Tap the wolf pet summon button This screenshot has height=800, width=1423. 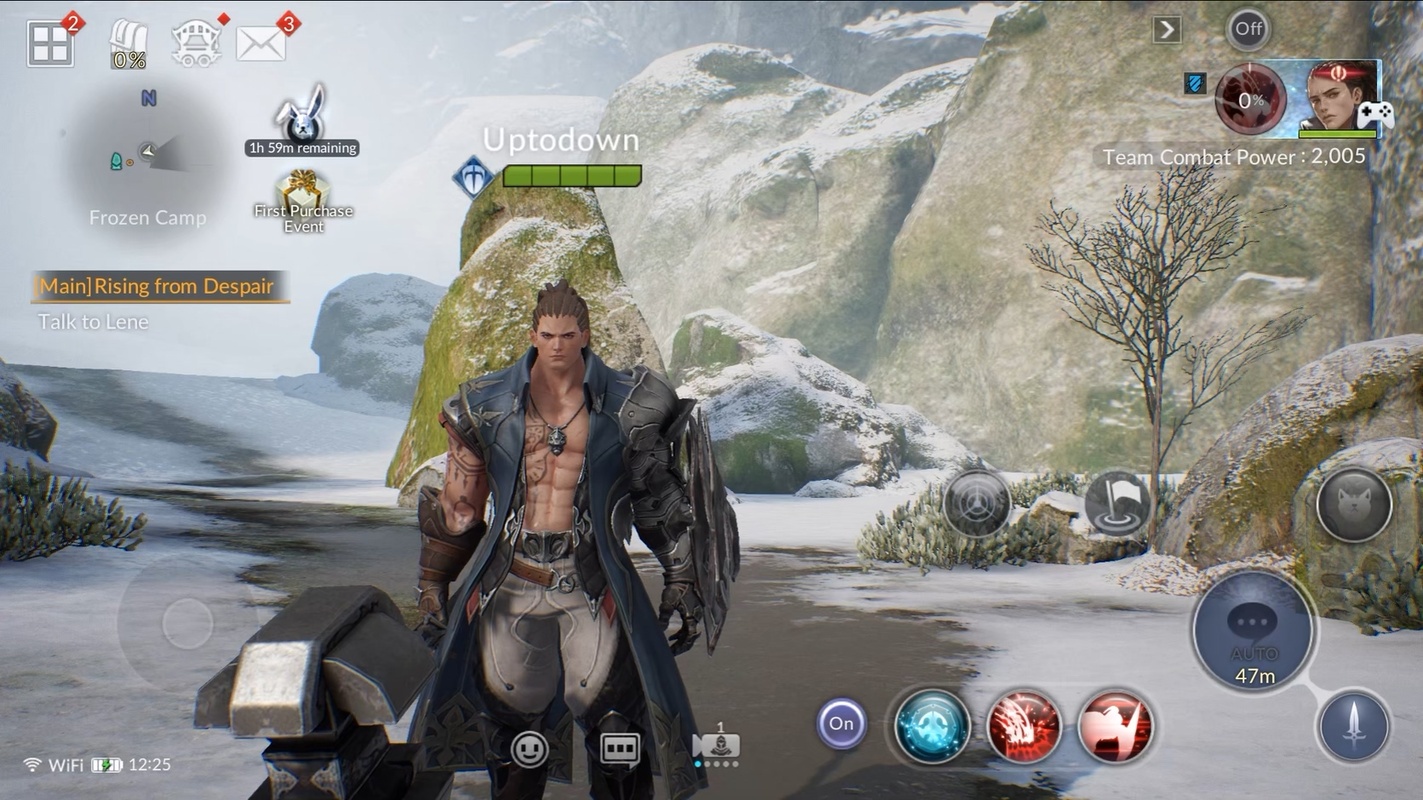[x=1354, y=504]
